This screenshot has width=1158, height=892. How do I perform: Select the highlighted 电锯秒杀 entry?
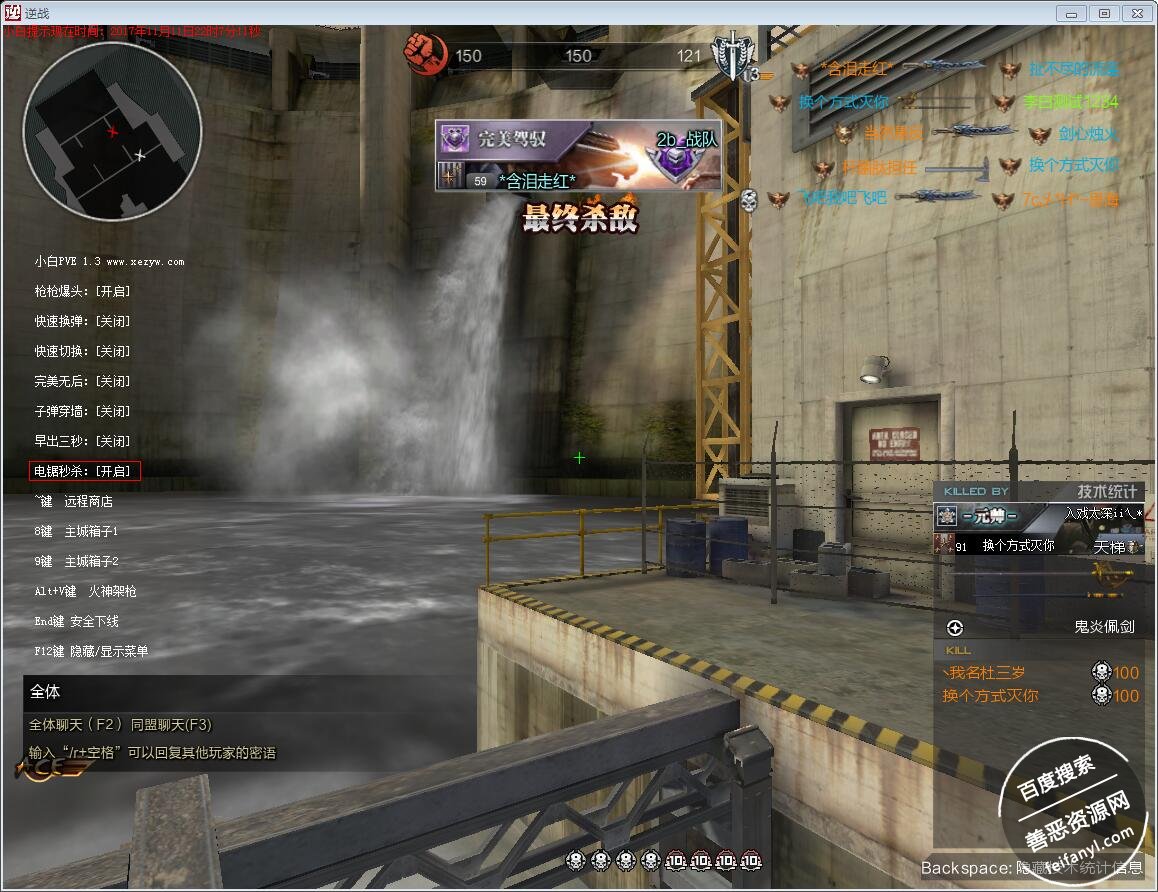click(x=85, y=471)
